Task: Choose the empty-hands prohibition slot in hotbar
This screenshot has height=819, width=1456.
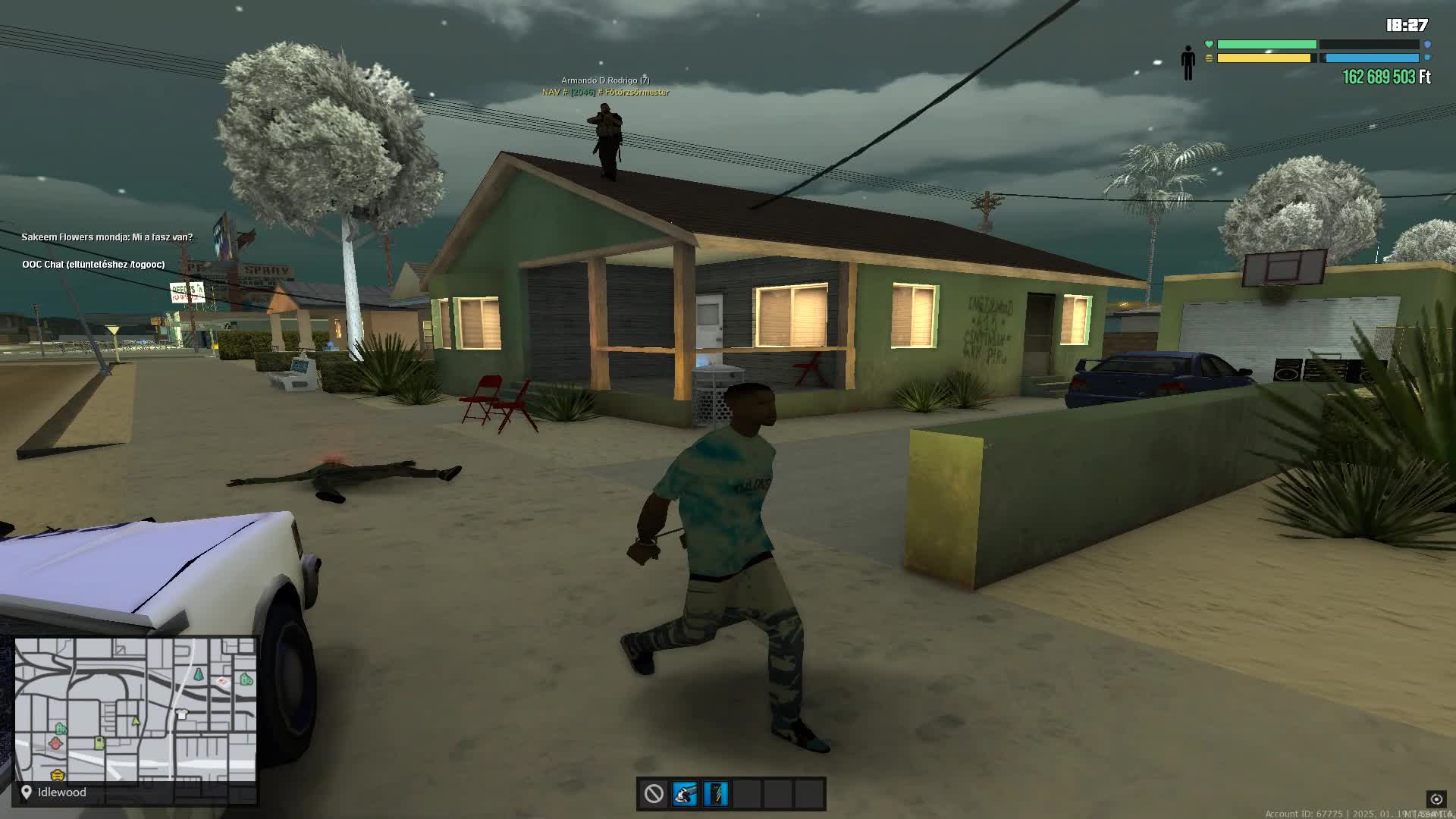Action: pos(654,794)
